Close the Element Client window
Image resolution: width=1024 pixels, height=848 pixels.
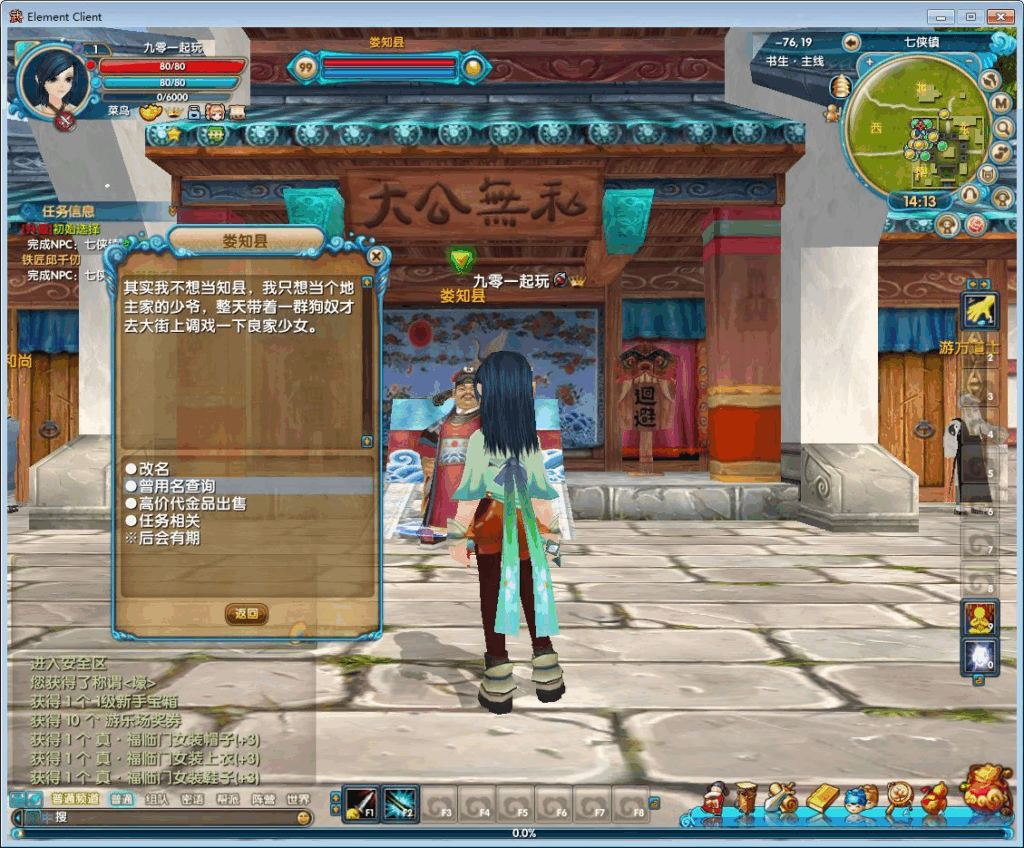pos(1000,17)
